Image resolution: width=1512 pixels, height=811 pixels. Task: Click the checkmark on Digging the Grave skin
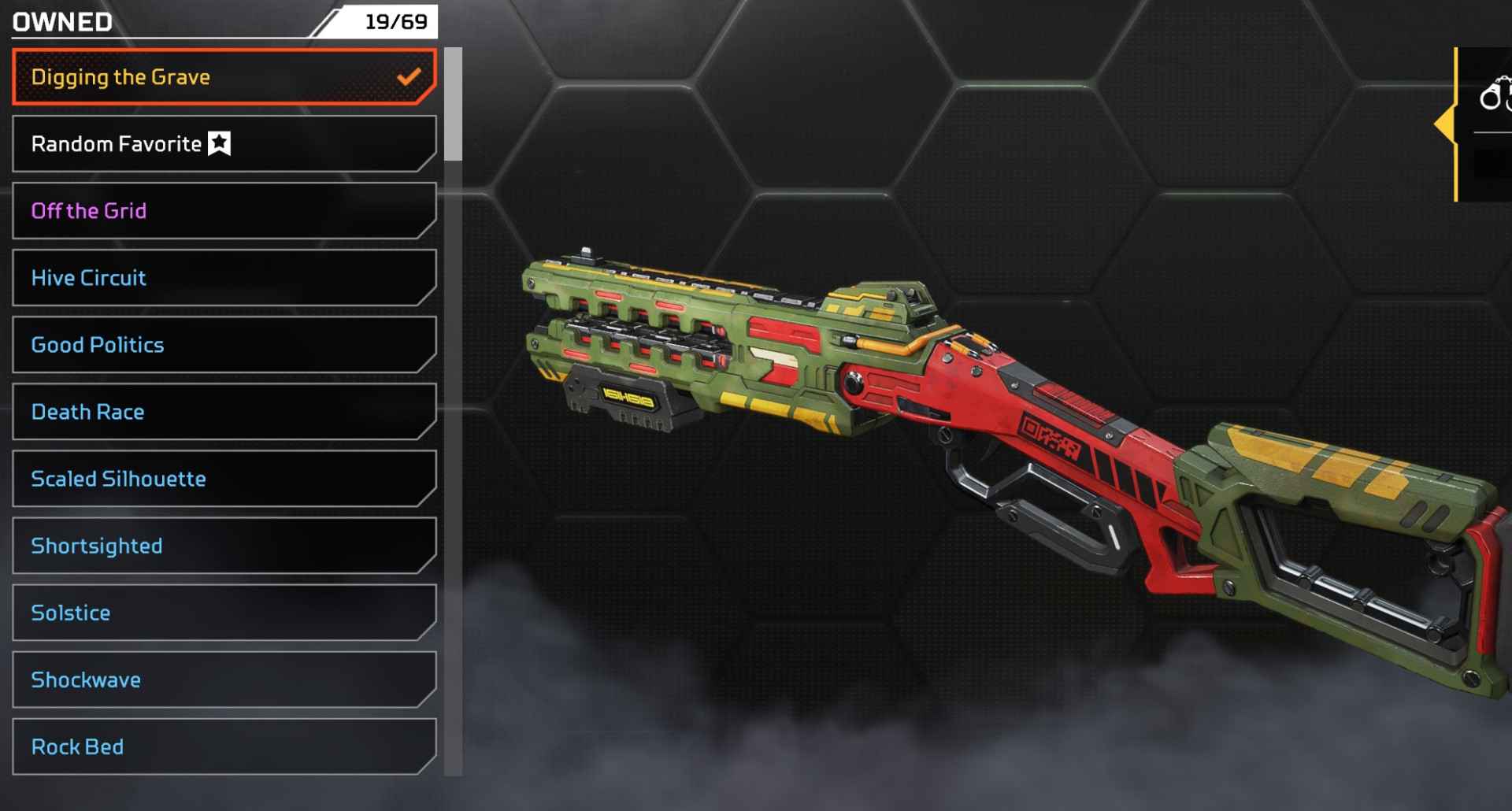point(408,76)
